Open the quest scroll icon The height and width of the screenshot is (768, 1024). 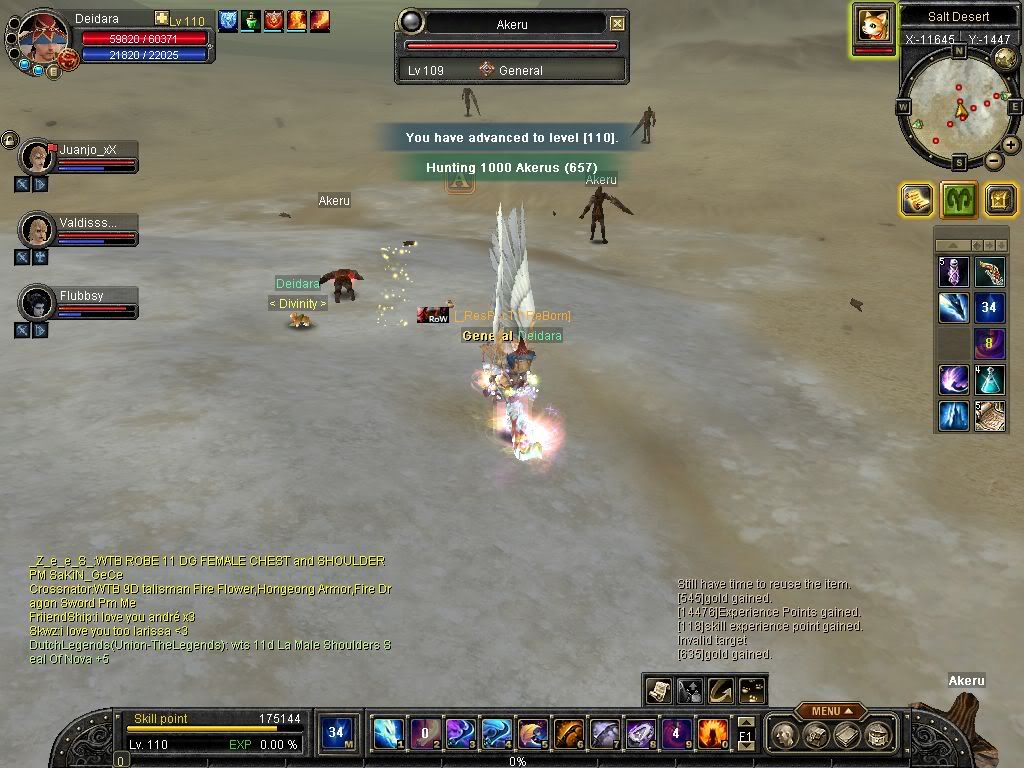point(916,200)
